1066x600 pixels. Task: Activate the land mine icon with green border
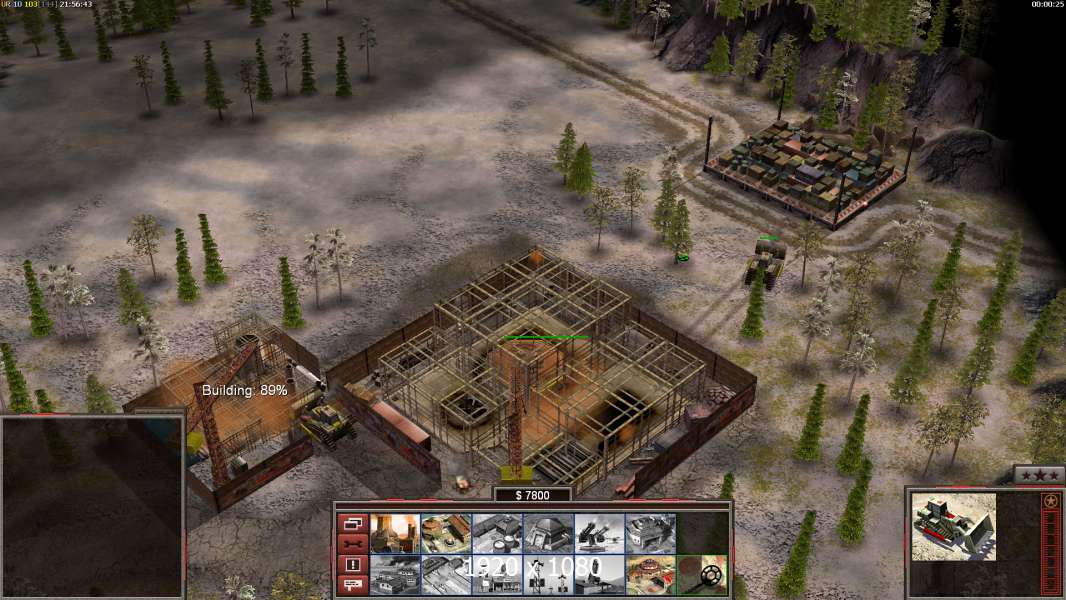pyautogui.click(x=701, y=575)
